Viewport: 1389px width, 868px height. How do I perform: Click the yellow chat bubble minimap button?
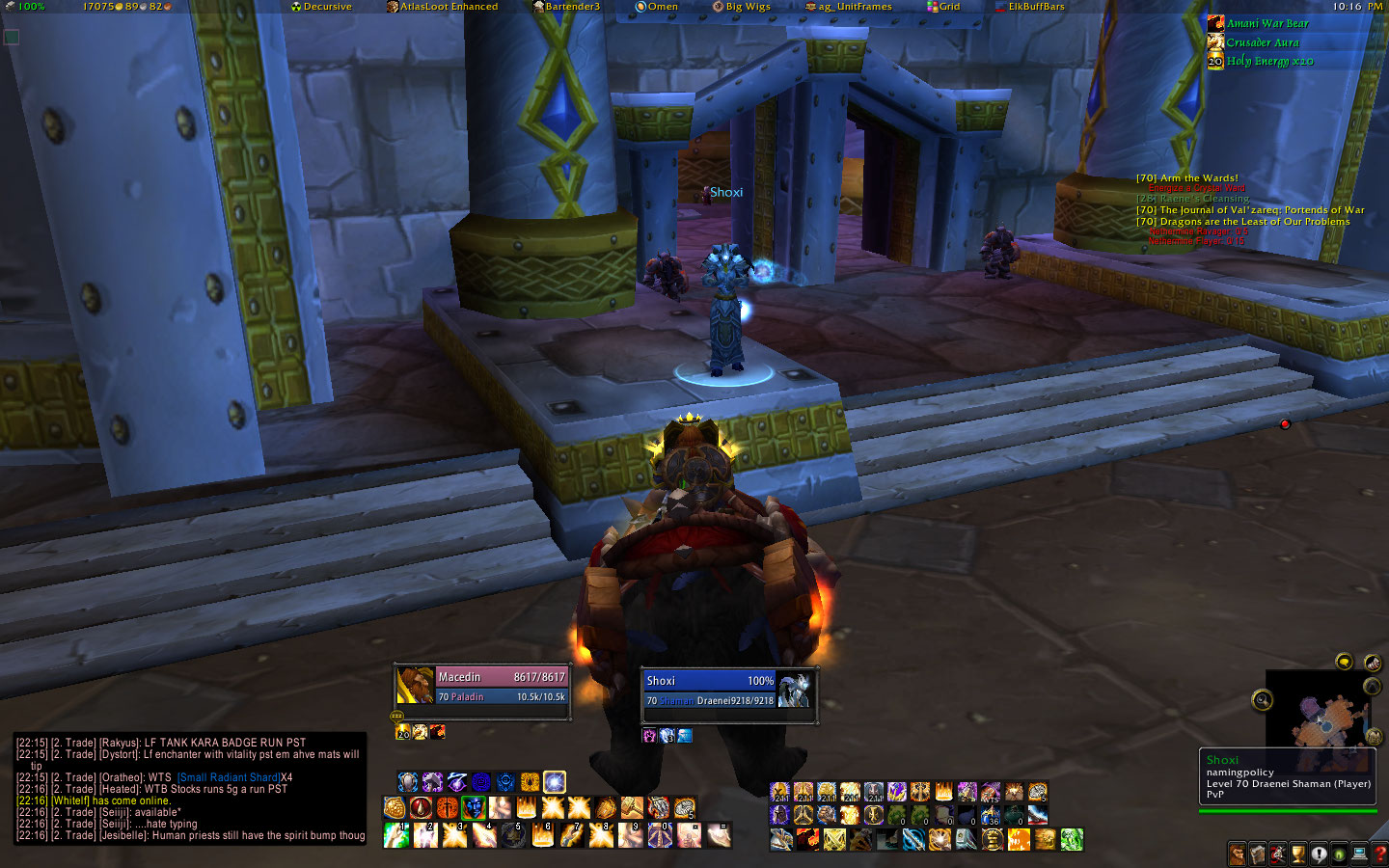1344,661
